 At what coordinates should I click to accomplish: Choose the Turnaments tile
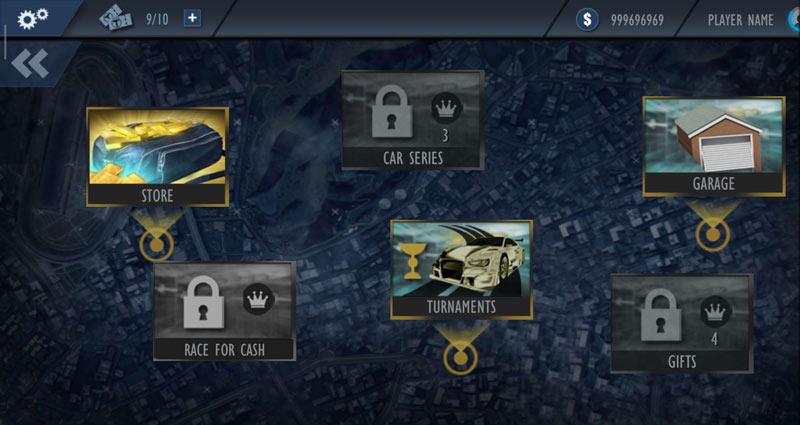[461, 269]
